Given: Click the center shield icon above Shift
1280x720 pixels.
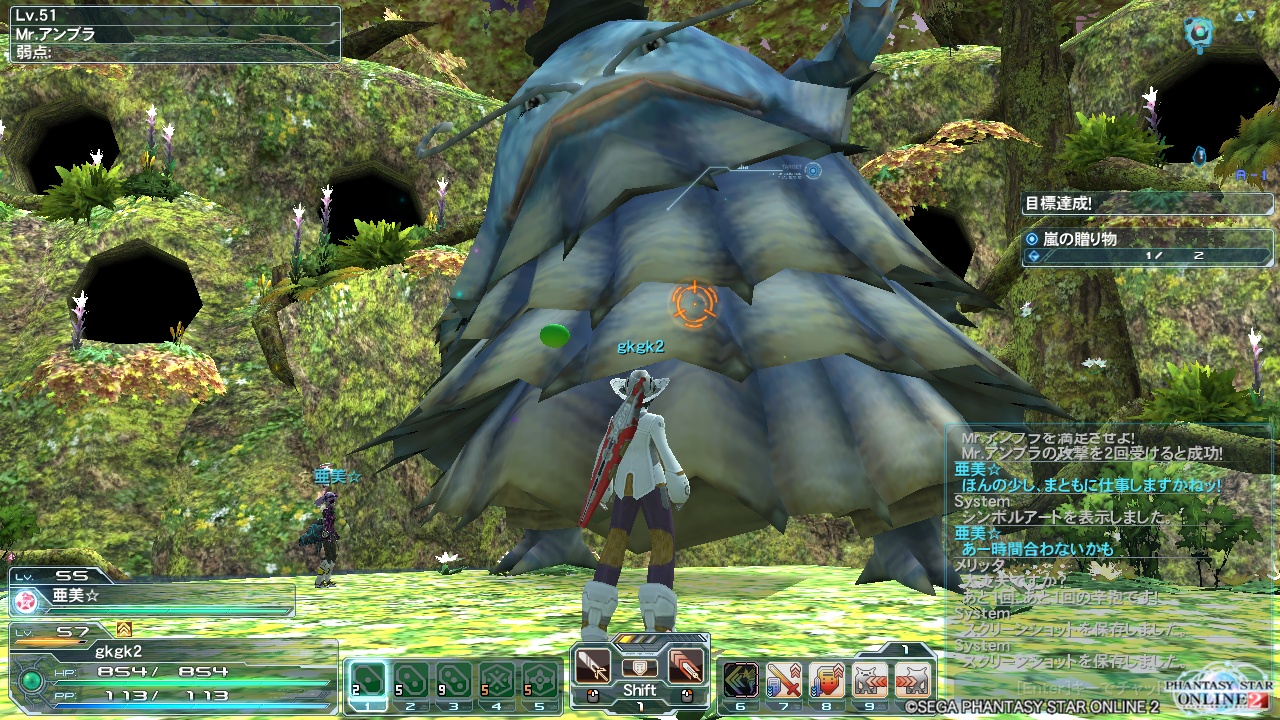Looking at the screenshot, I should pyautogui.click(x=639, y=667).
